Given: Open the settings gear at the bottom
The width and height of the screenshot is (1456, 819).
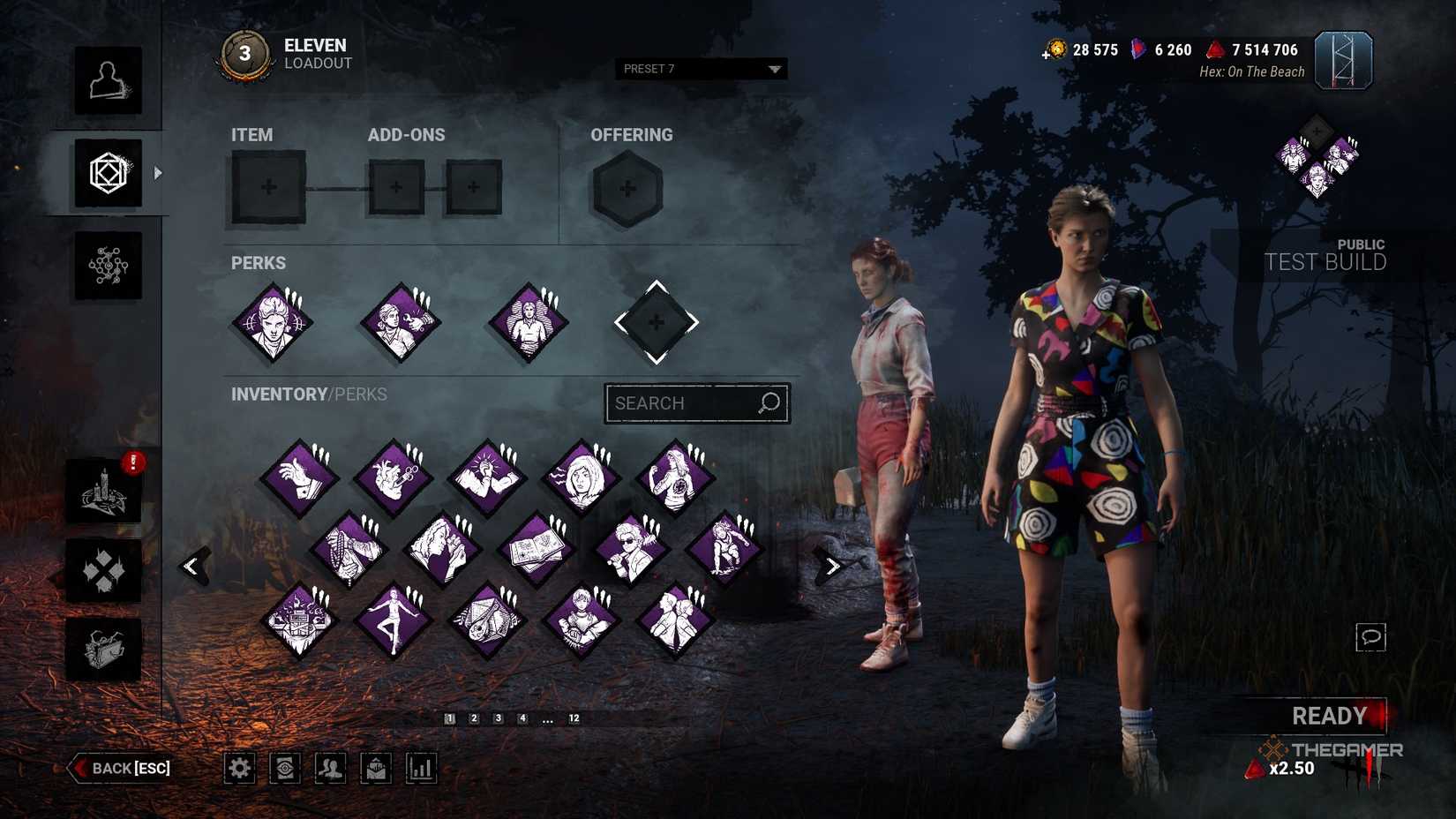Looking at the screenshot, I should pyautogui.click(x=239, y=769).
